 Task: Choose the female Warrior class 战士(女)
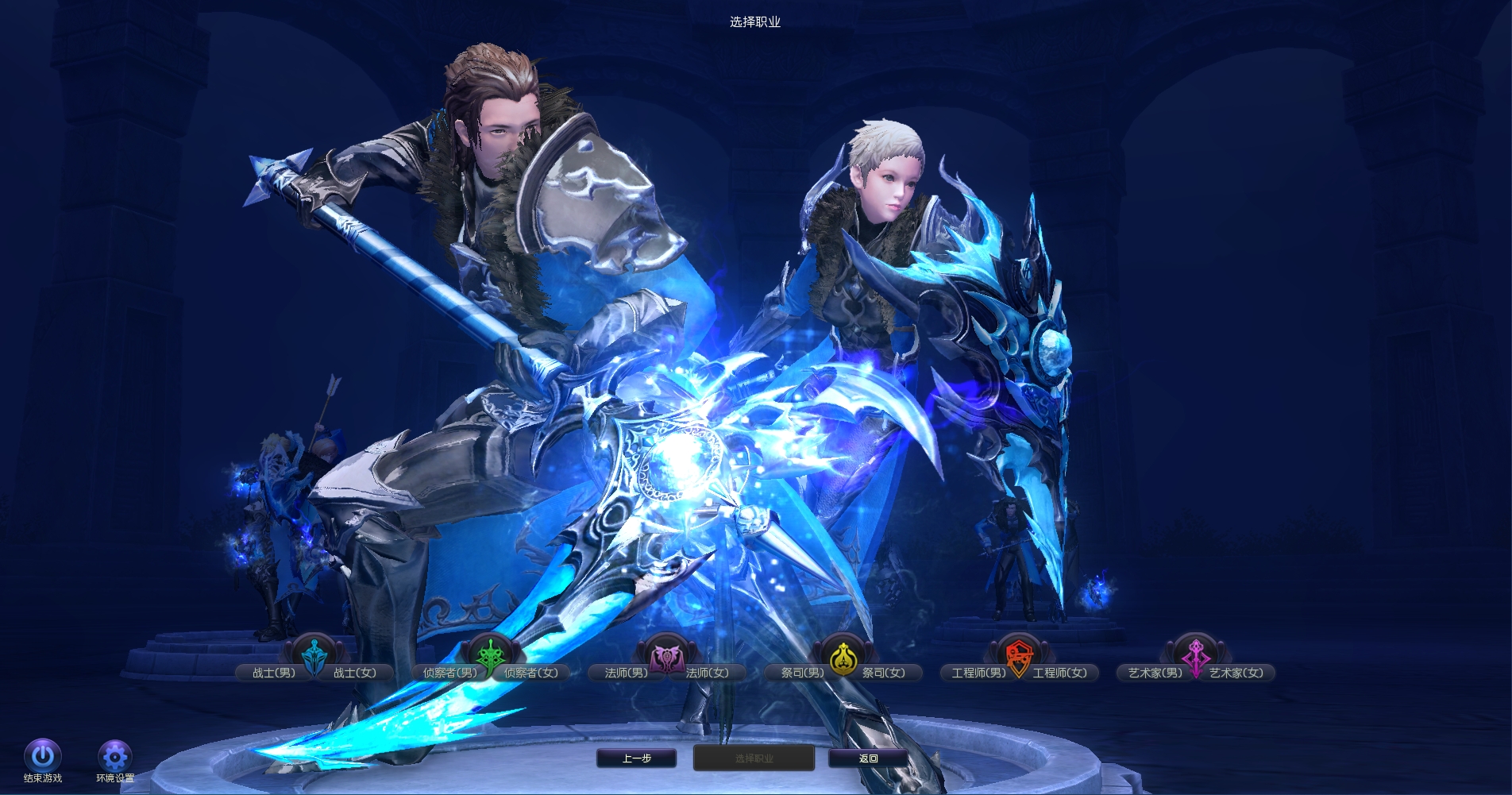pos(355,673)
